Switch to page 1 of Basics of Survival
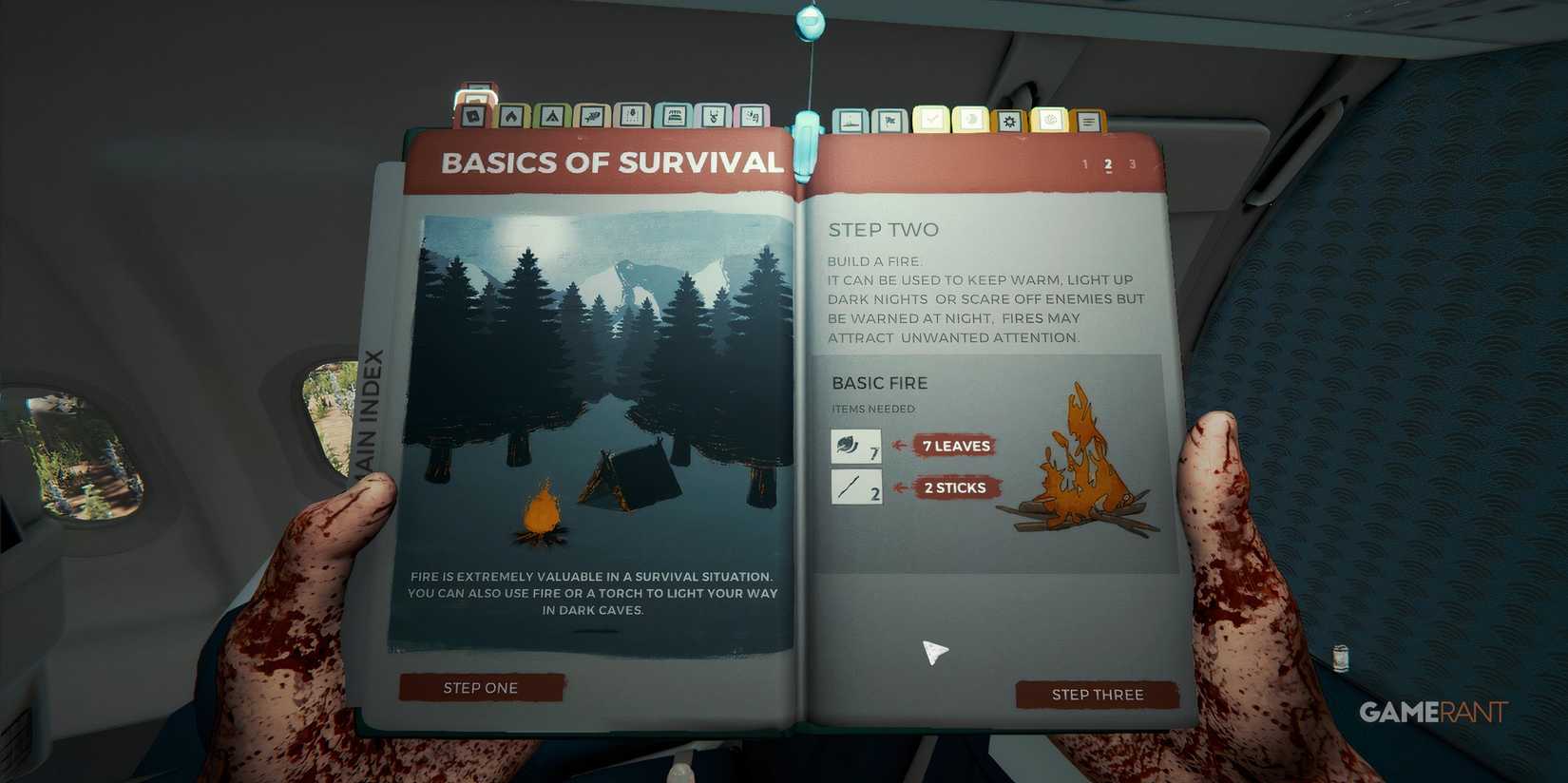The height and width of the screenshot is (783, 1568). coord(1084,163)
